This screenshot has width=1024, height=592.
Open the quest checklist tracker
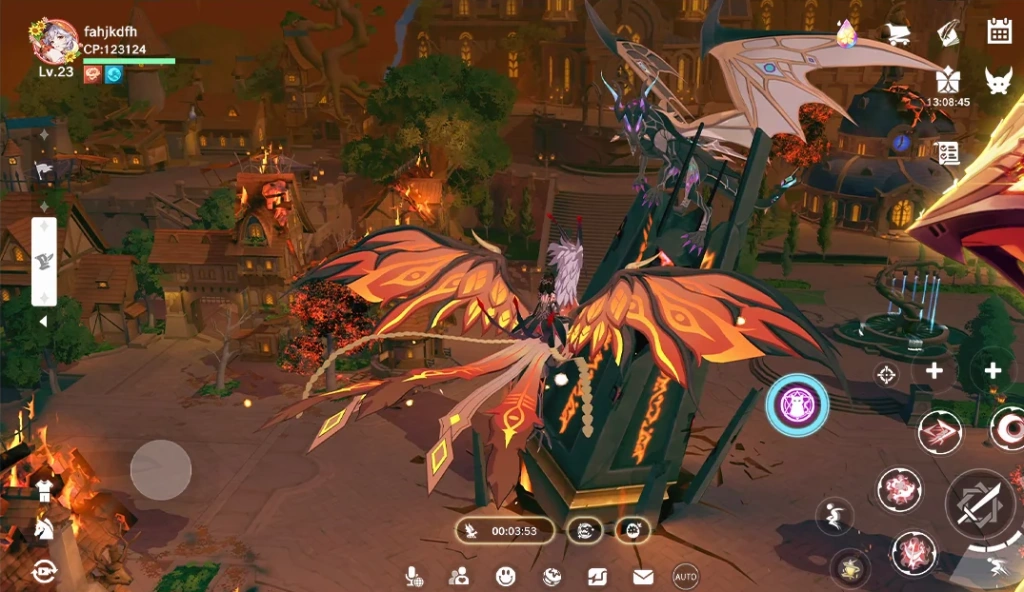click(946, 153)
